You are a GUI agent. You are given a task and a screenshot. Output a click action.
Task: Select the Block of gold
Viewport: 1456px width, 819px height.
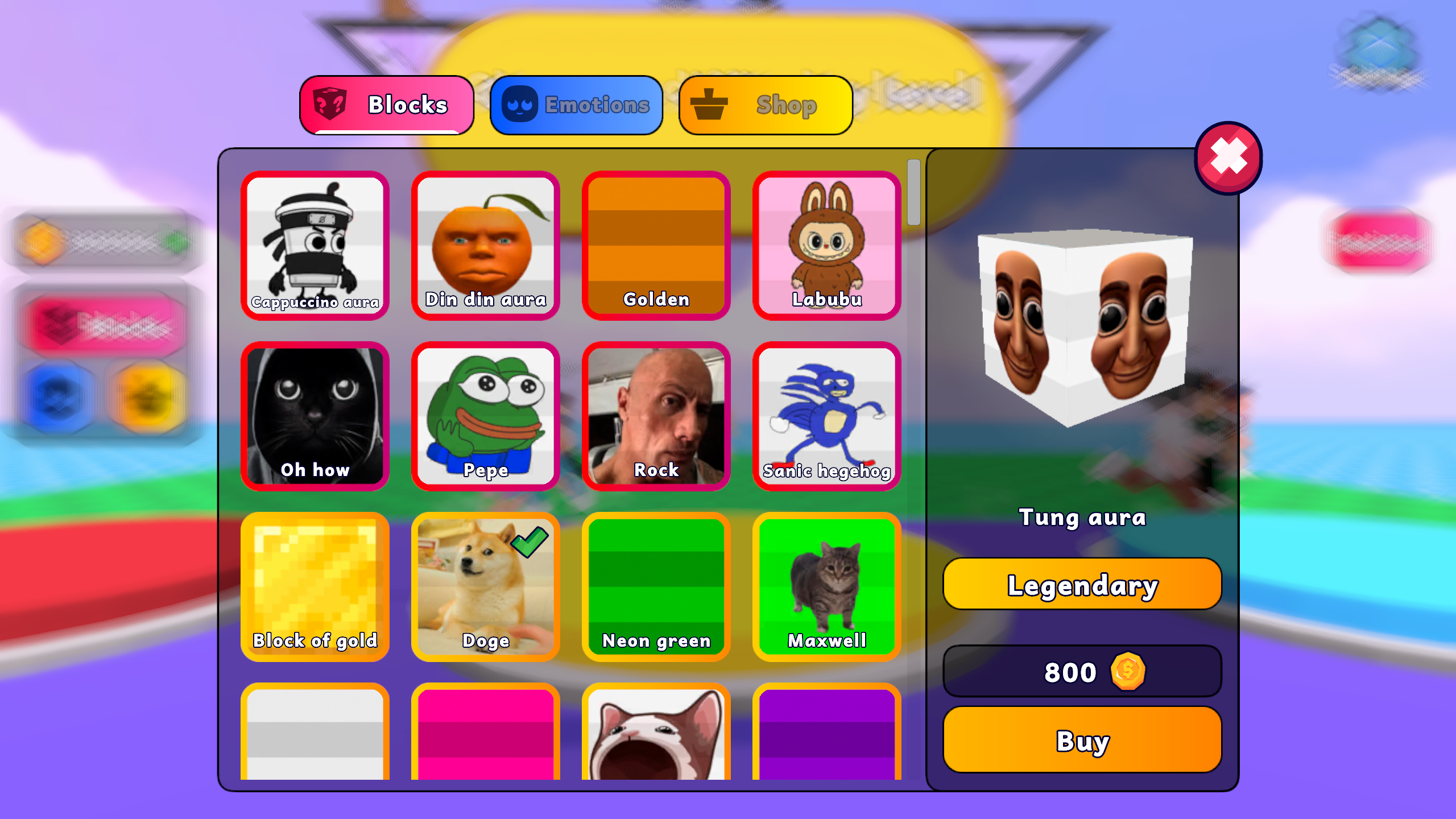[316, 588]
